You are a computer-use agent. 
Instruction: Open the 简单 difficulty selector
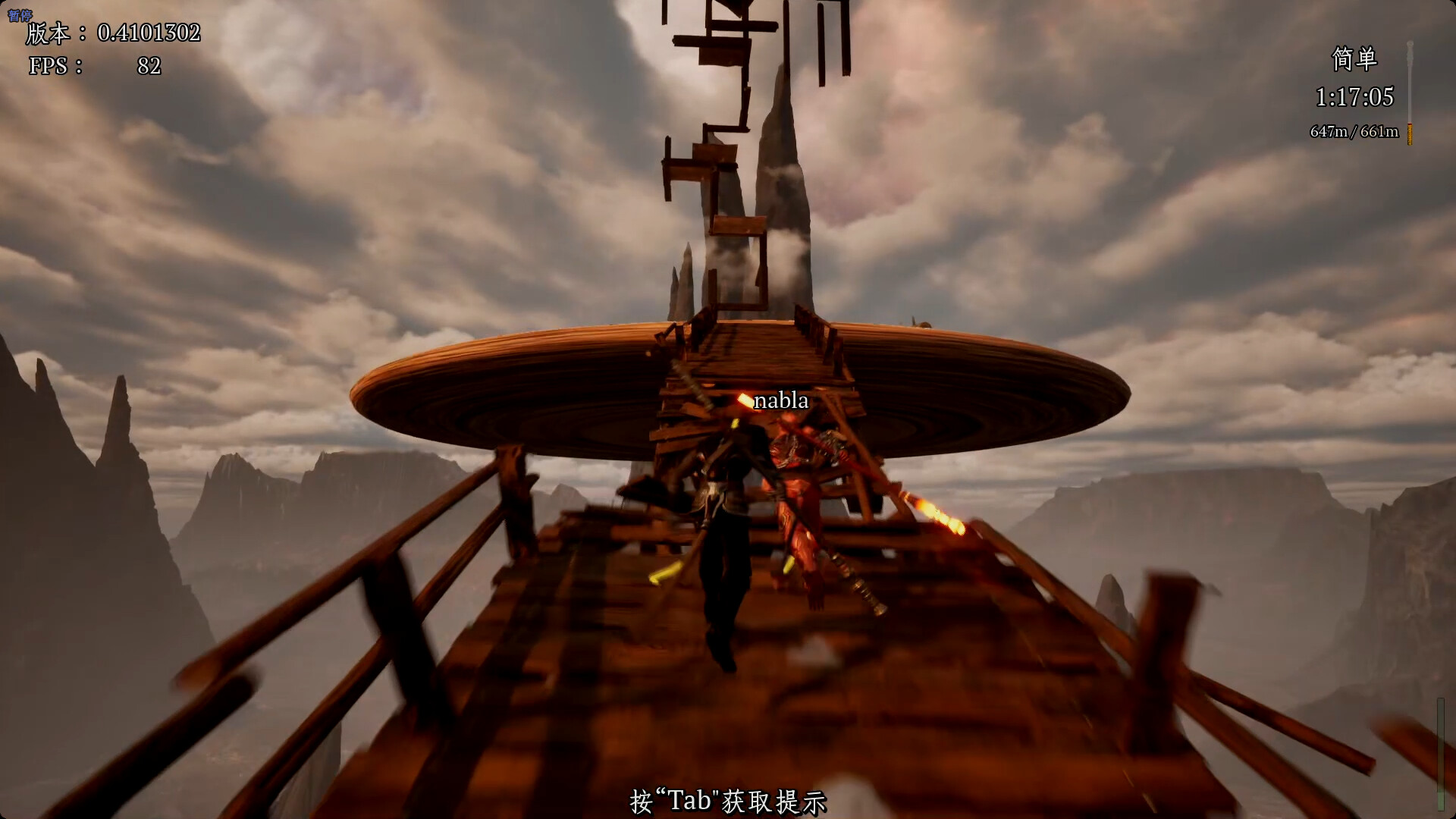tap(1355, 59)
